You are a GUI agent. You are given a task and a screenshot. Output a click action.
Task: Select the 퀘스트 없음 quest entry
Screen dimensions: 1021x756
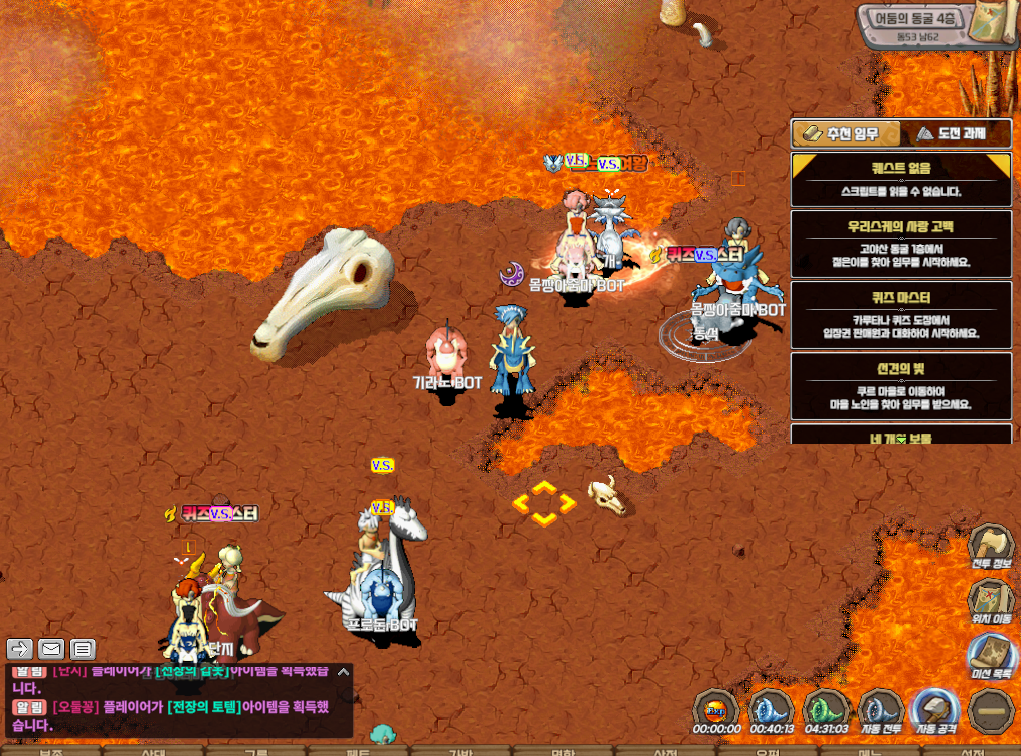point(900,178)
